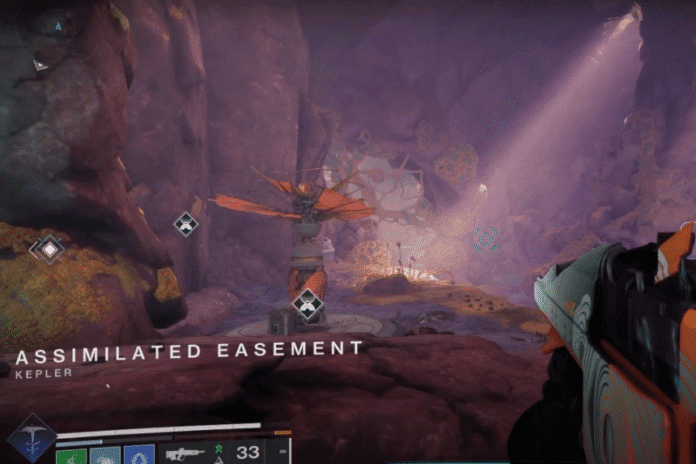Select the equipped rifle weapon icon
The height and width of the screenshot is (464, 696).
point(183,453)
